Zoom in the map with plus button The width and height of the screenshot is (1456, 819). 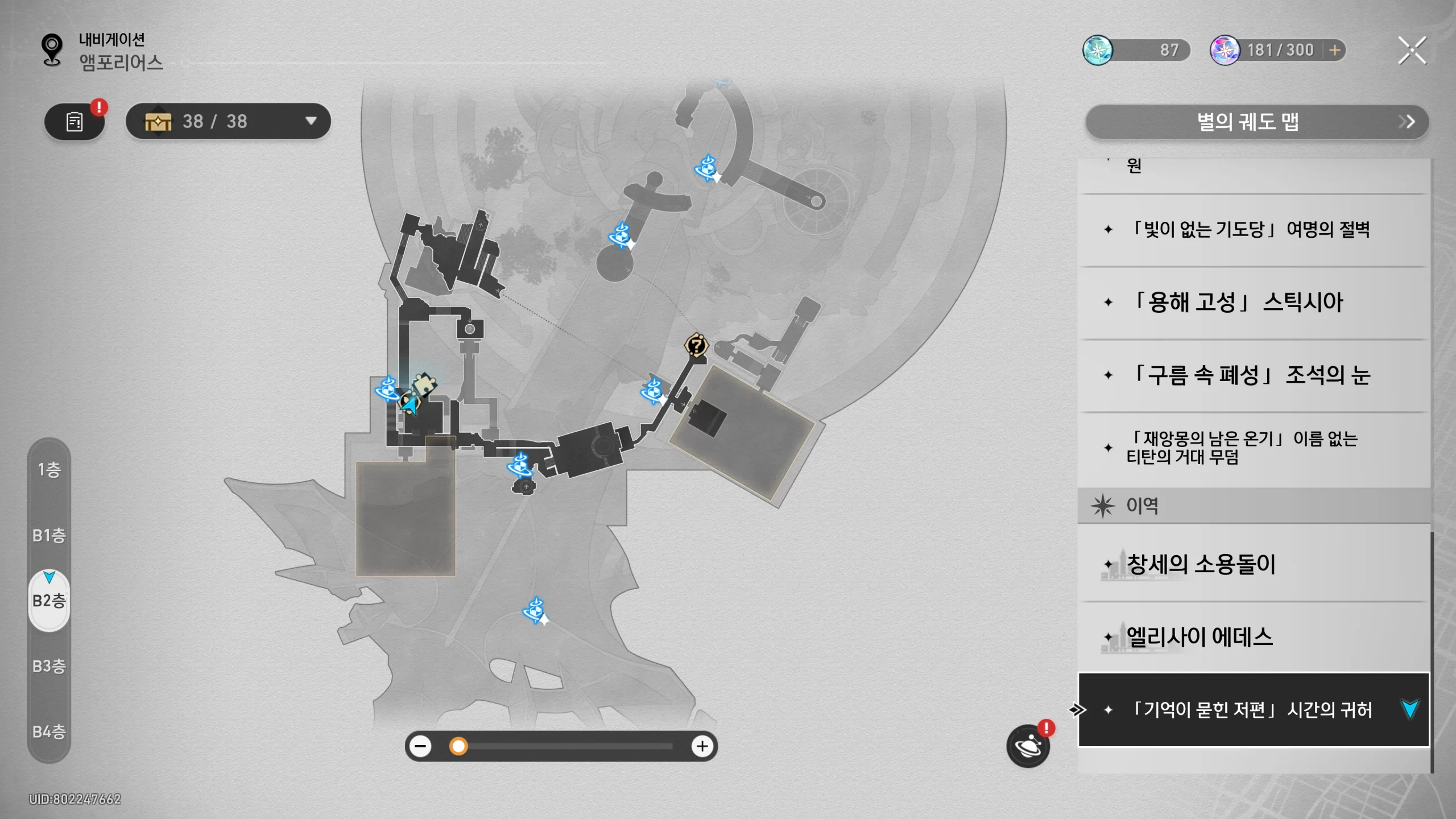pyautogui.click(x=702, y=746)
